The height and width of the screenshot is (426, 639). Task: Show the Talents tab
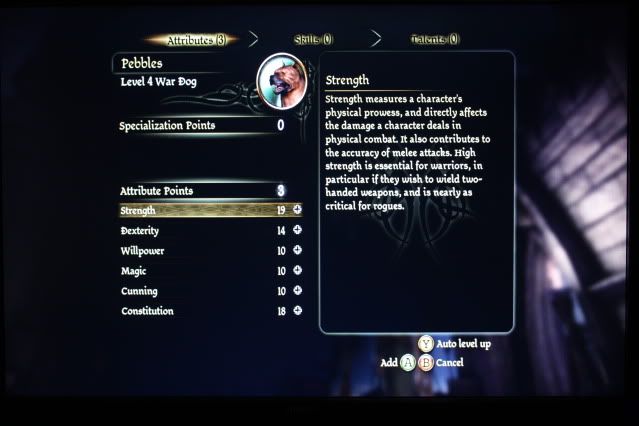click(x=434, y=40)
